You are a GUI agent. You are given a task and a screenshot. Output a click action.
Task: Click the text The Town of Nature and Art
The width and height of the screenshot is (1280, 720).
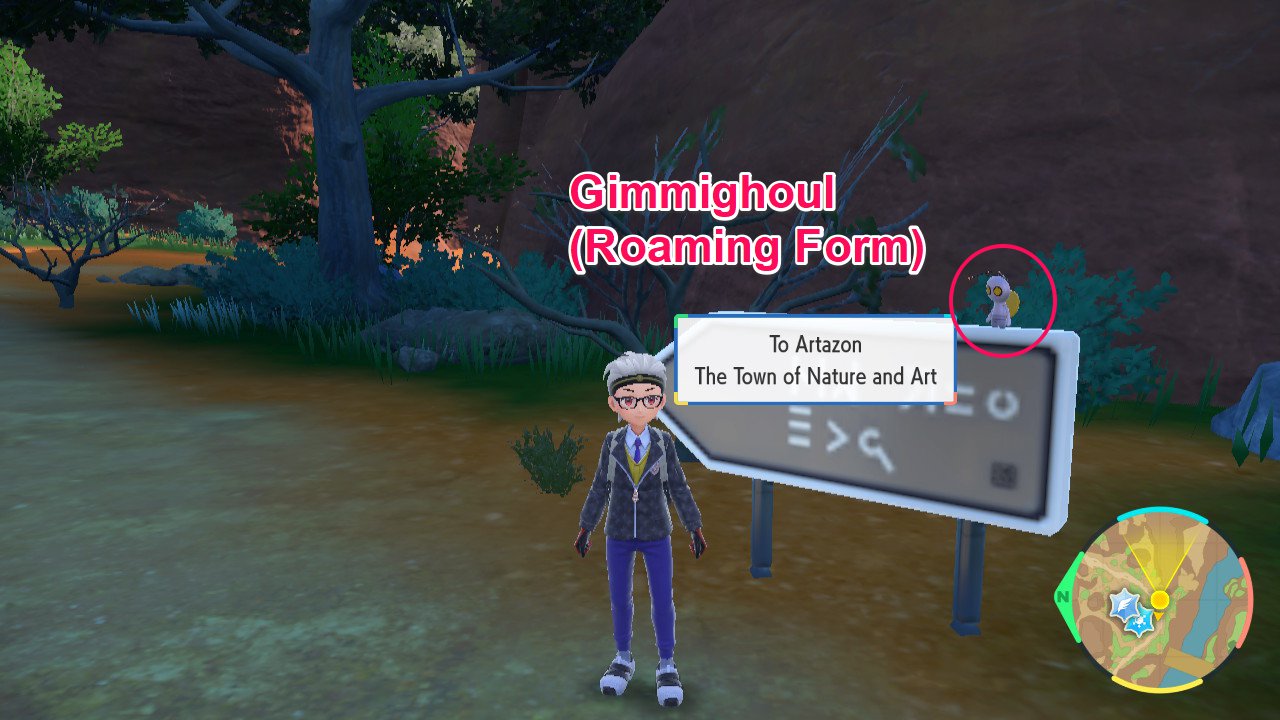pyautogui.click(x=816, y=376)
